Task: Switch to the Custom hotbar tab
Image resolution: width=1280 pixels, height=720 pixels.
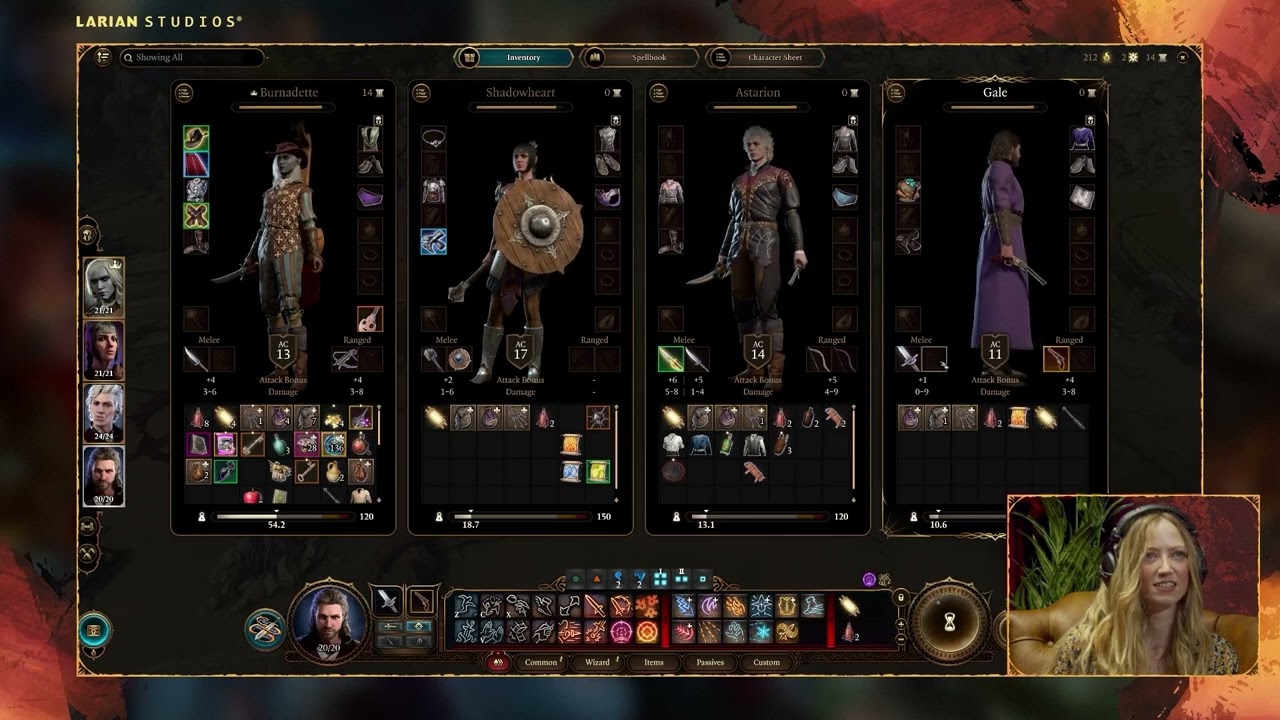Action: (x=766, y=662)
